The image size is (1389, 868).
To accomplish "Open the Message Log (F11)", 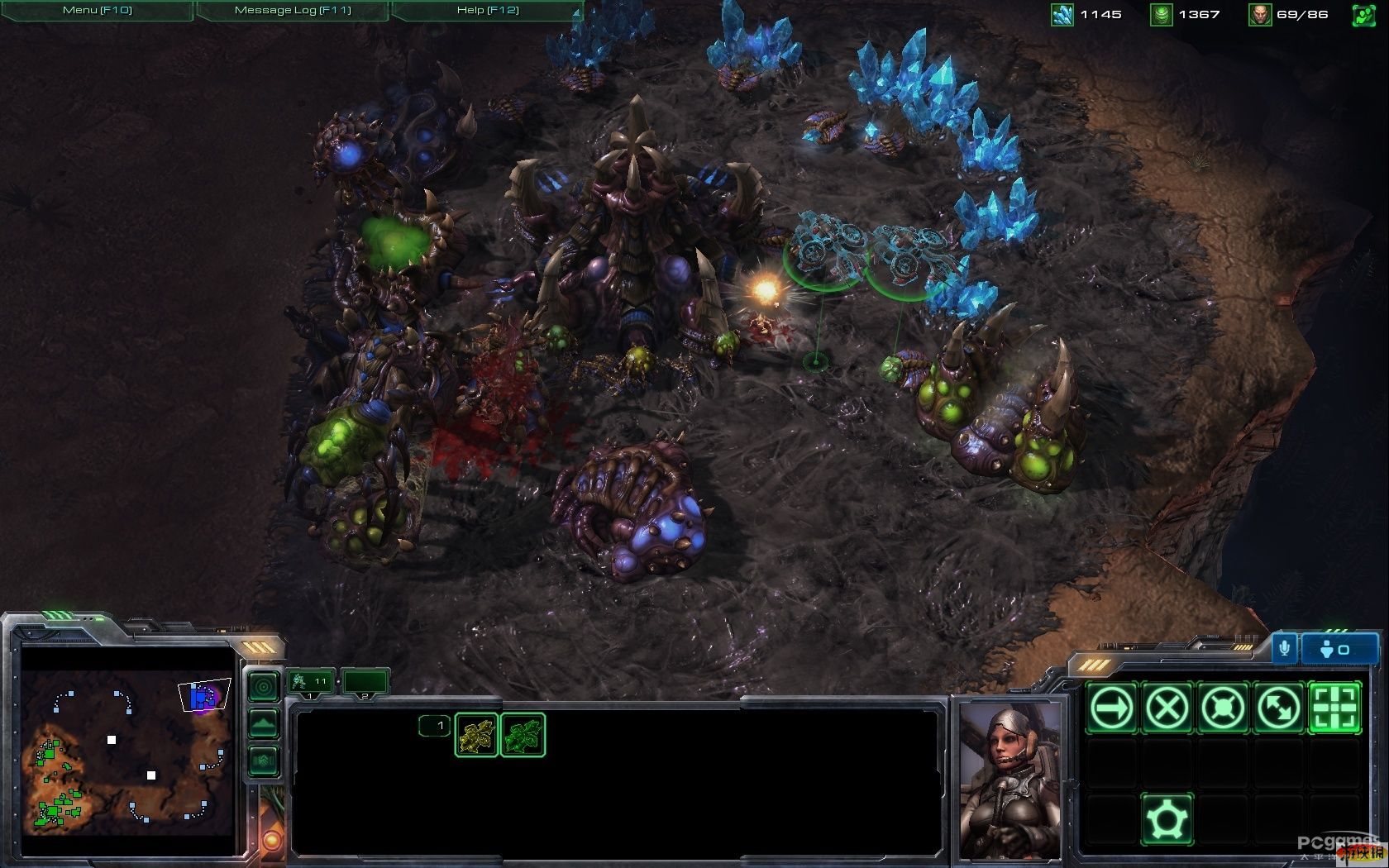I will pyautogui.click(x=293, y=10).
